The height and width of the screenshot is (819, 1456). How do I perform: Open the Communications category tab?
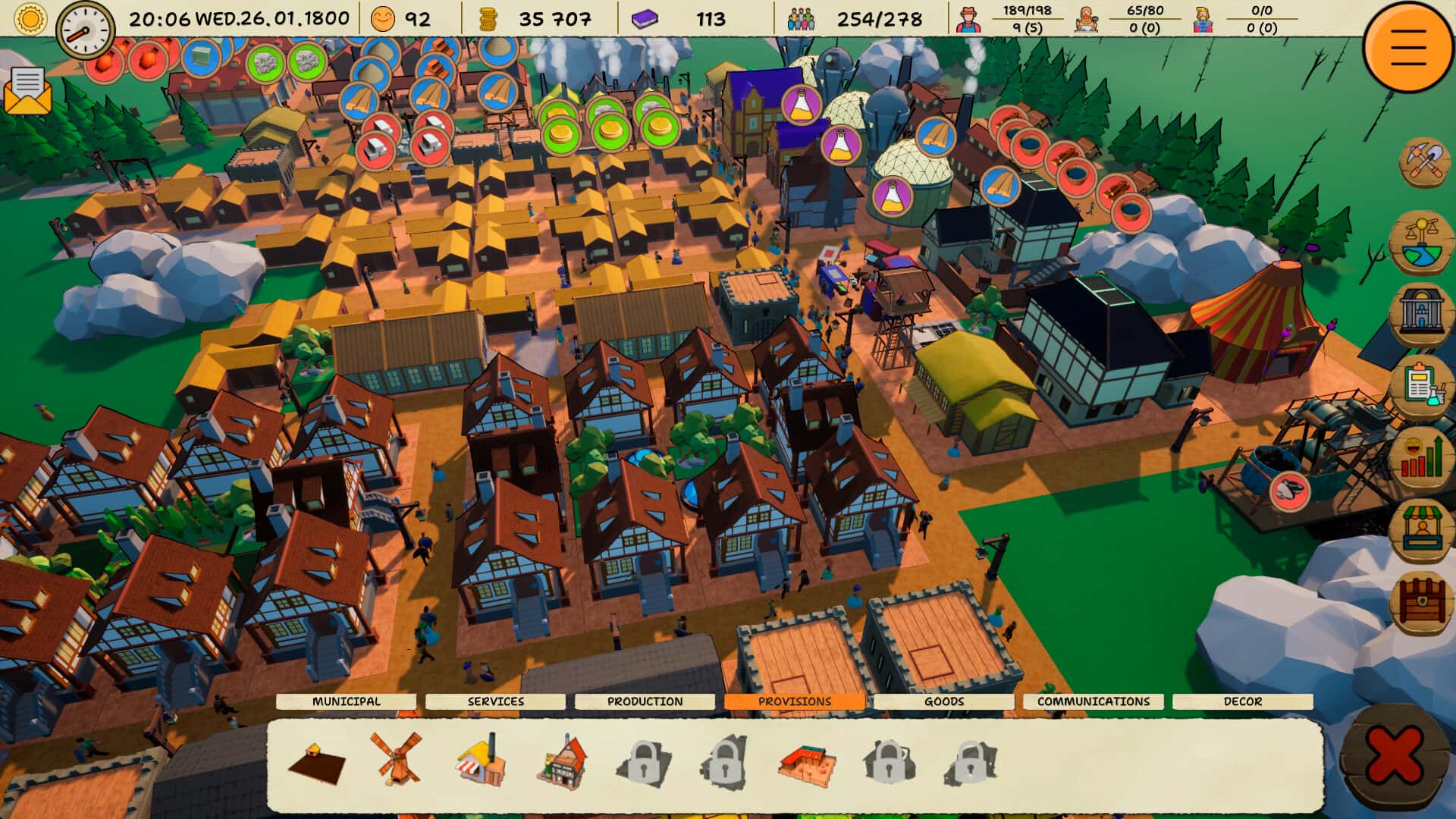(x=1093, y=701)
